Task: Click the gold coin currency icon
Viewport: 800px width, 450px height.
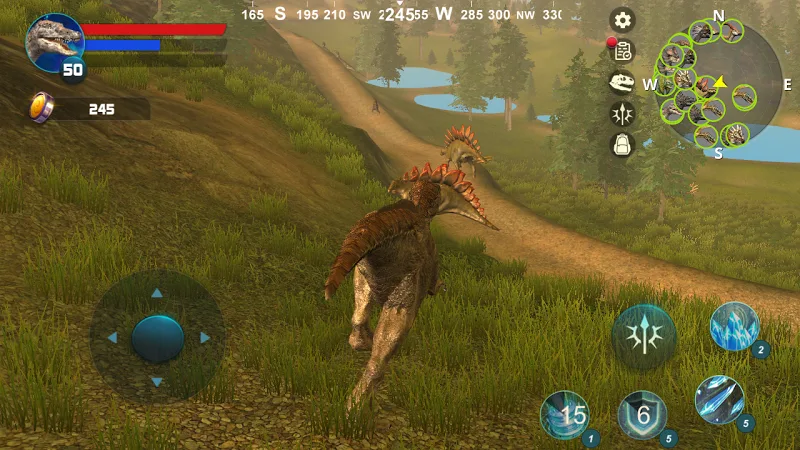Action: pos(41,107)
